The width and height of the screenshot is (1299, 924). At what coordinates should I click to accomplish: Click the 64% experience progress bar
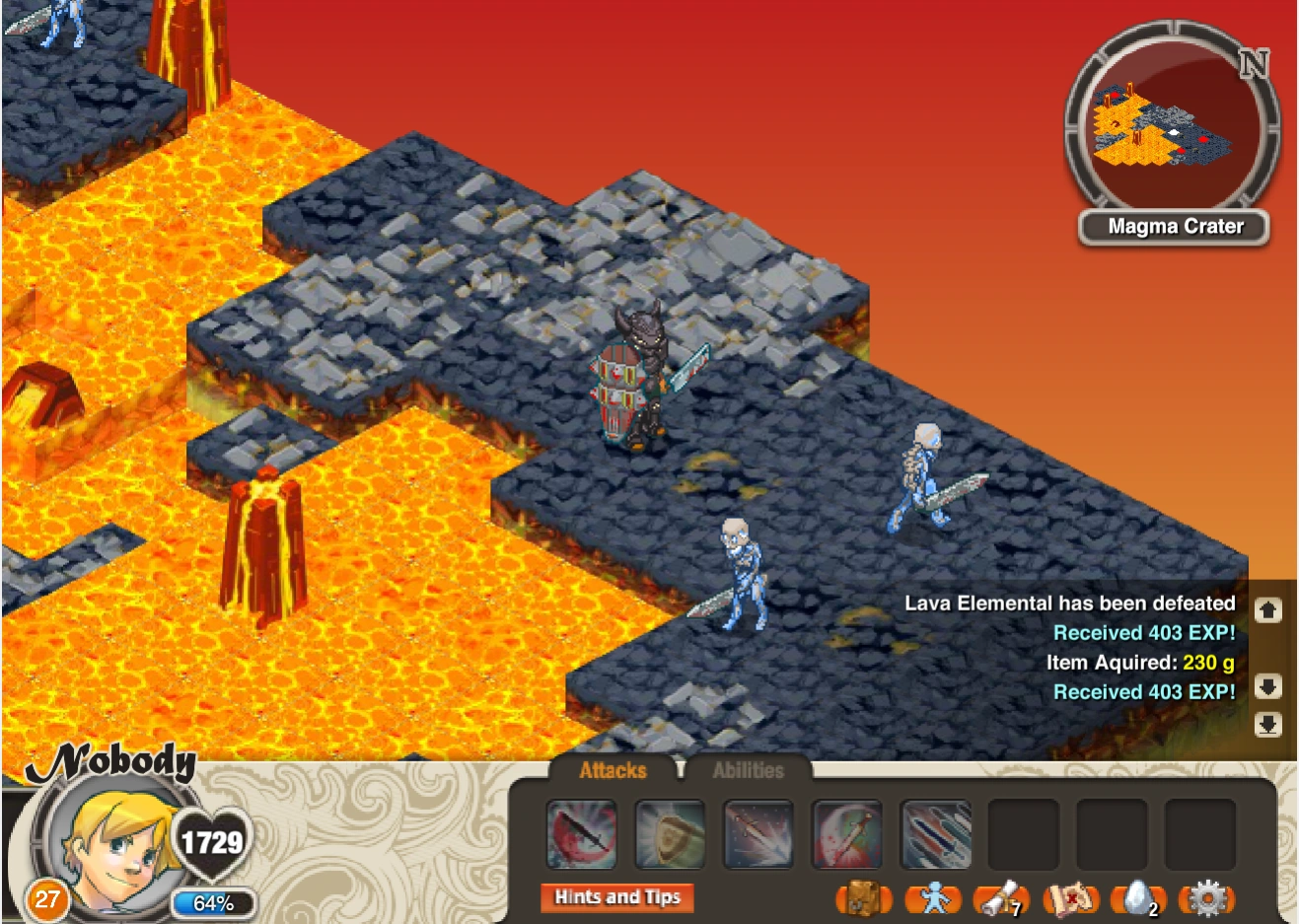[x=213, y=900]
